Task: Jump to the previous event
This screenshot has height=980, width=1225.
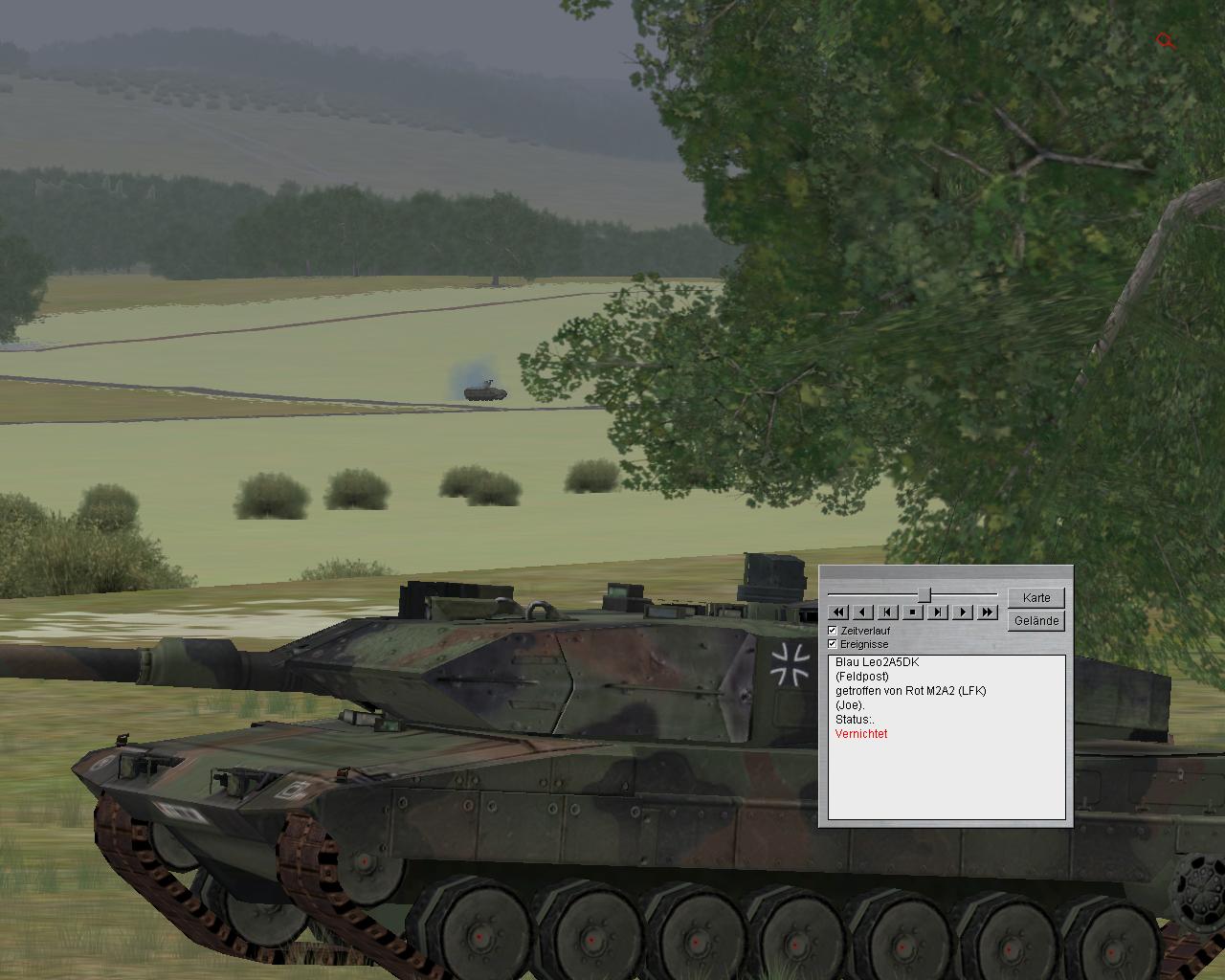Action: (888, 612)
